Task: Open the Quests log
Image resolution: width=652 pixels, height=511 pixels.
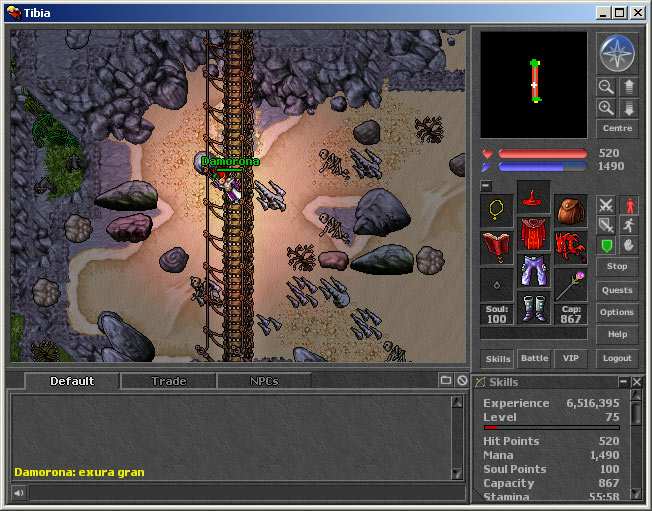Action: coord(616,291)
